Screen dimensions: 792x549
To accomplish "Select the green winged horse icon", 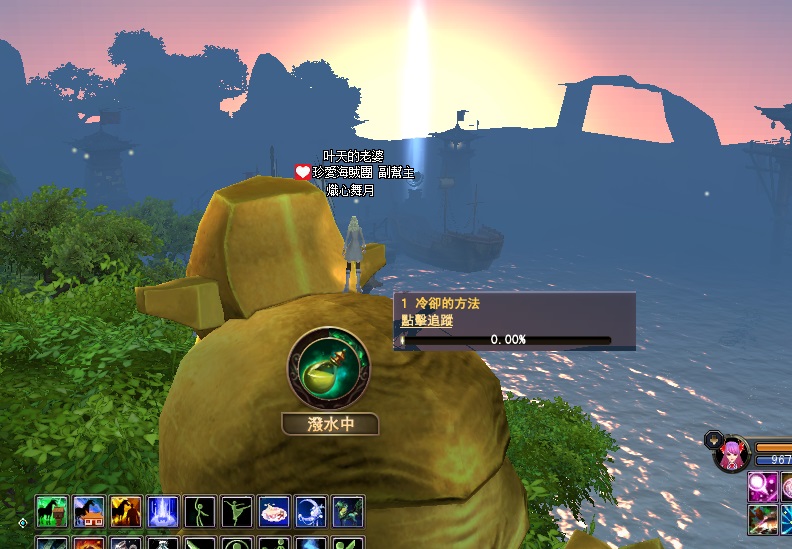I will (x=348, y=511).
